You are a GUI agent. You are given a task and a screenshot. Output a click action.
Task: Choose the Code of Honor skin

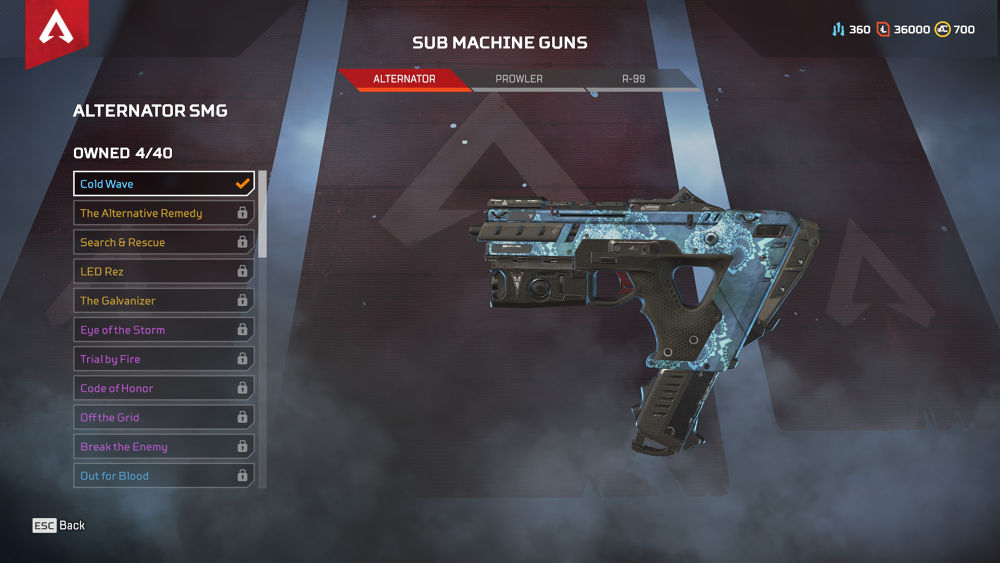pos(164,388)
